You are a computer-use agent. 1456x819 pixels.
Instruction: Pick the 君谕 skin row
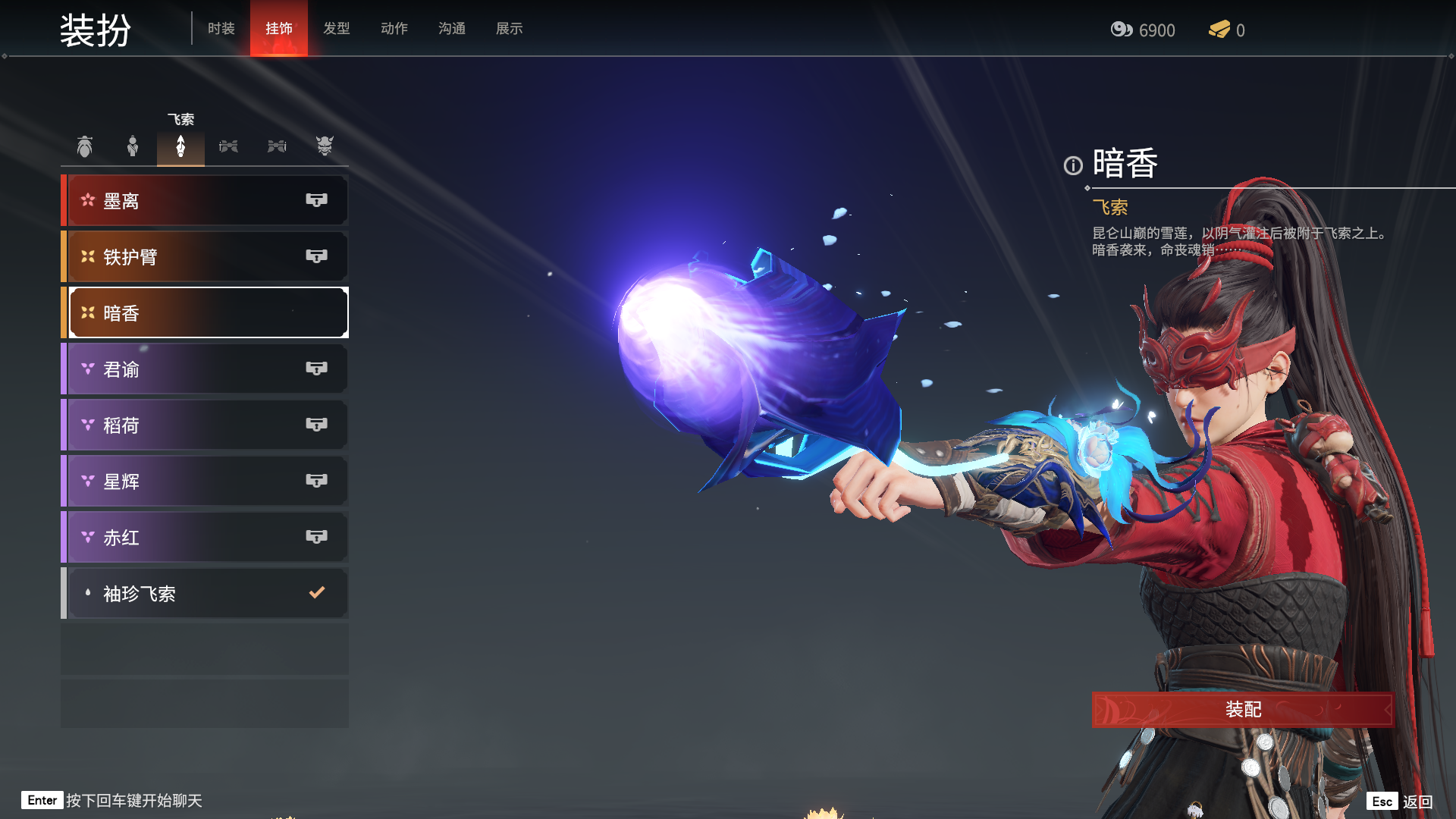(206, 369)
